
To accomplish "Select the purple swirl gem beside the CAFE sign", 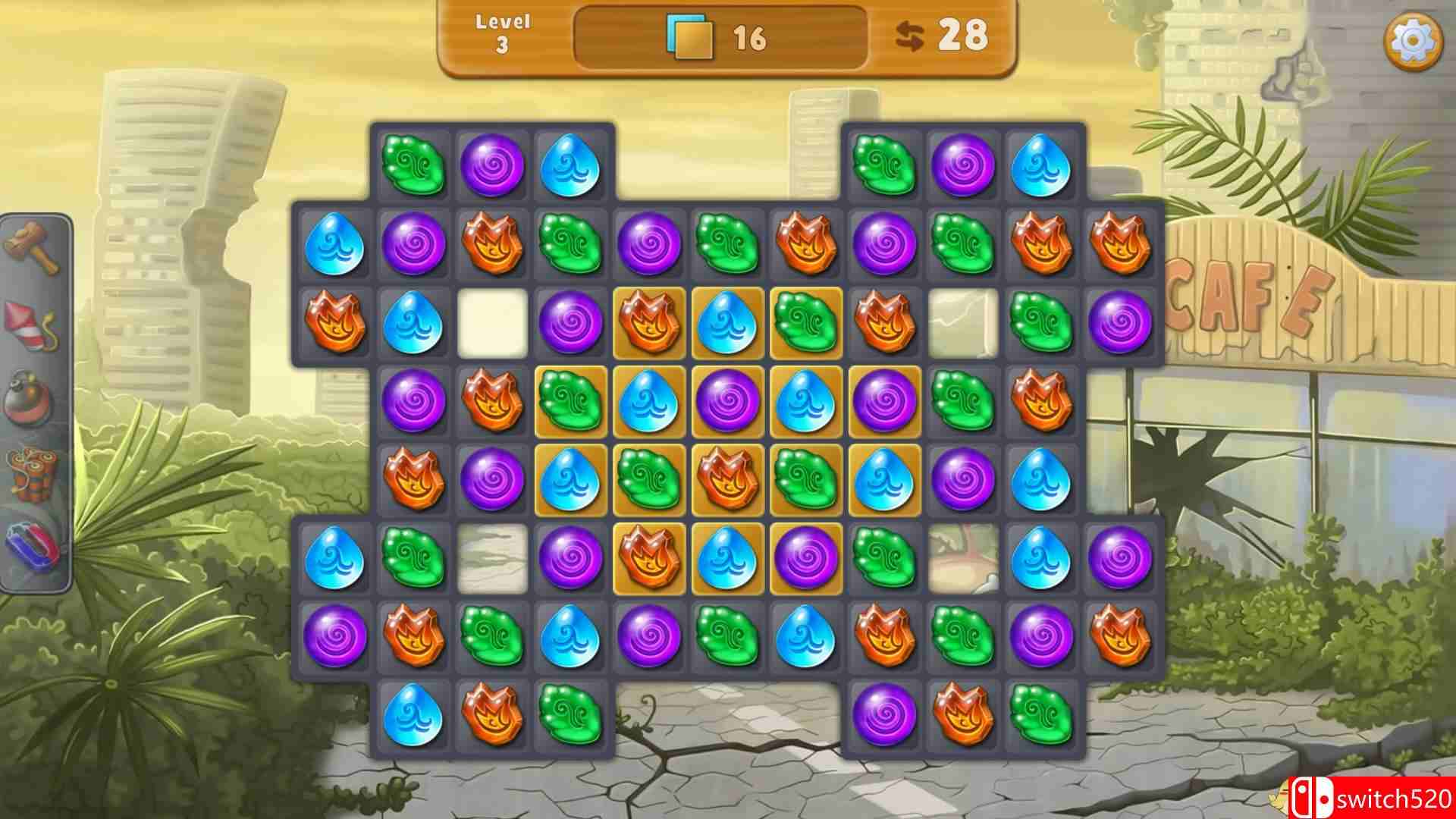I will [x=1120, y=325].
